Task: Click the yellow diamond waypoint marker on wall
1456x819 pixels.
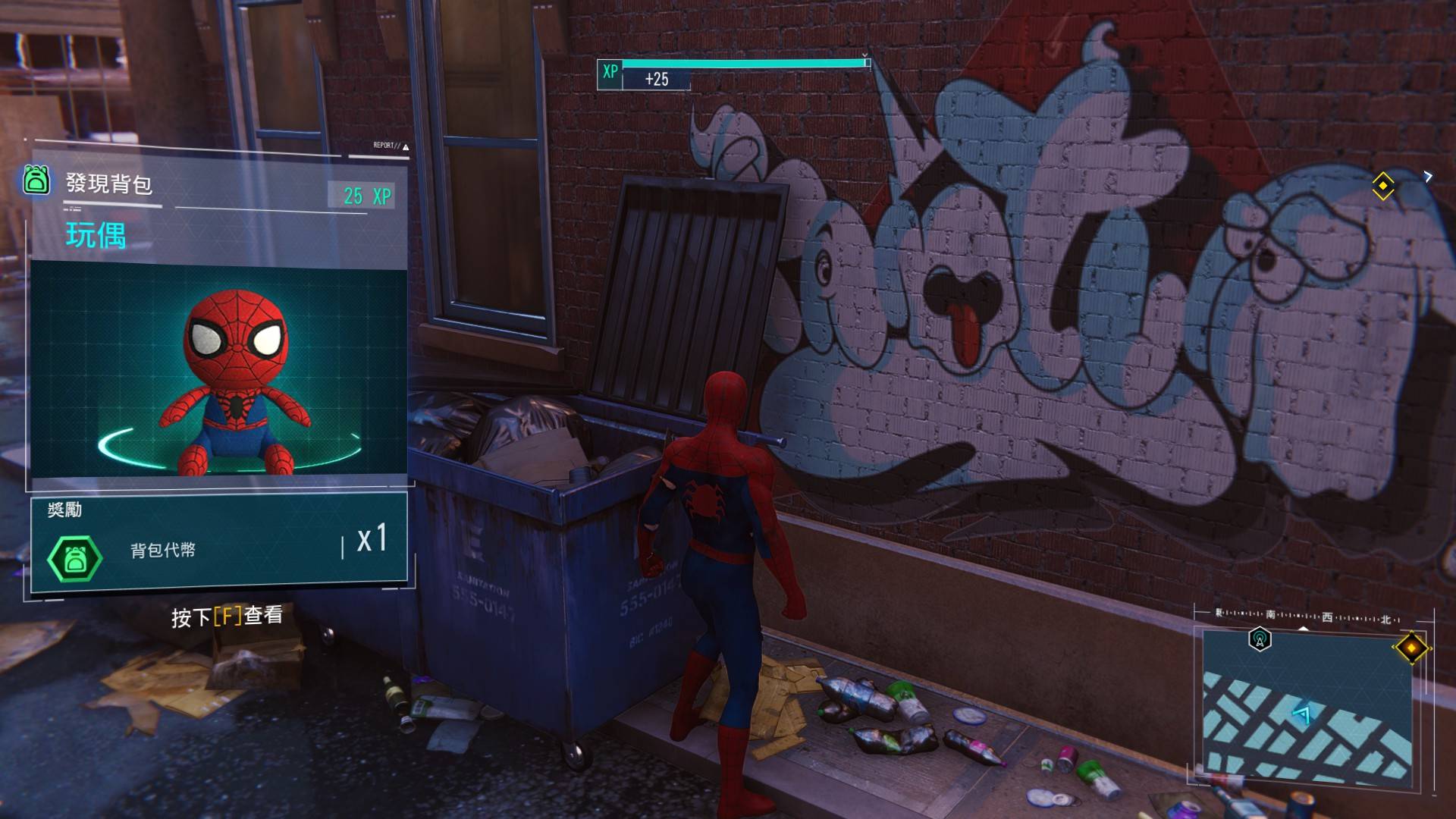Action: (x=1382, y=186)
